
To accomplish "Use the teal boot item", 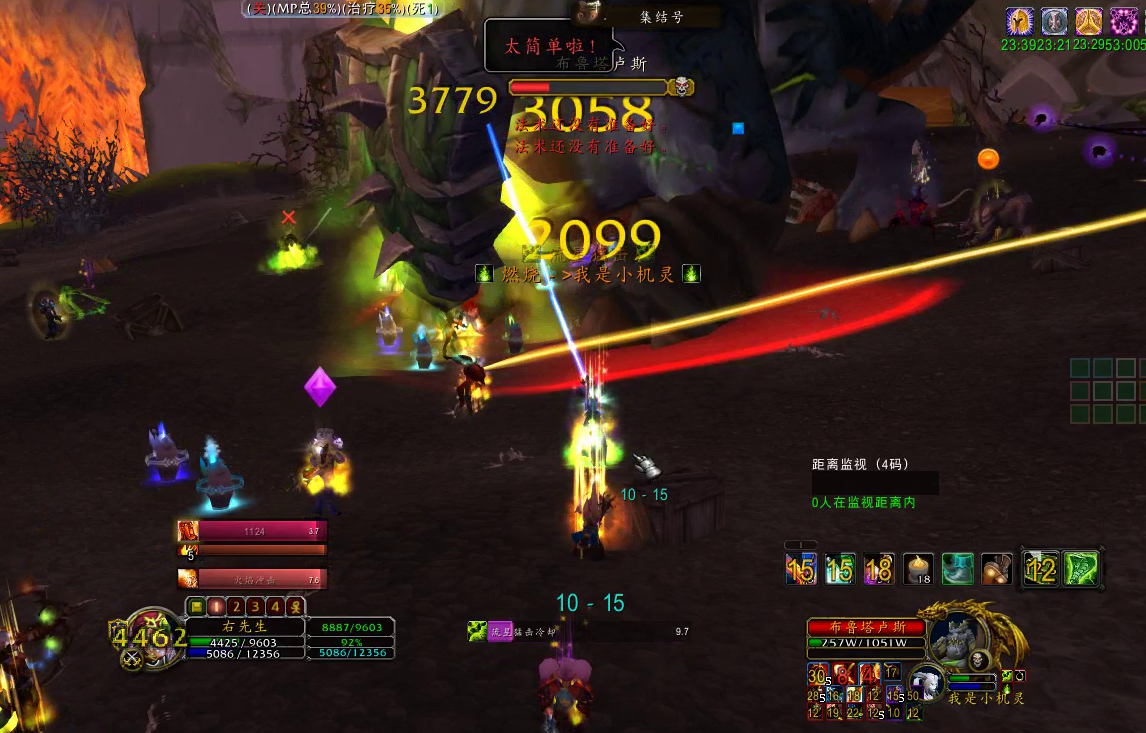I will [x=957, y=569].
